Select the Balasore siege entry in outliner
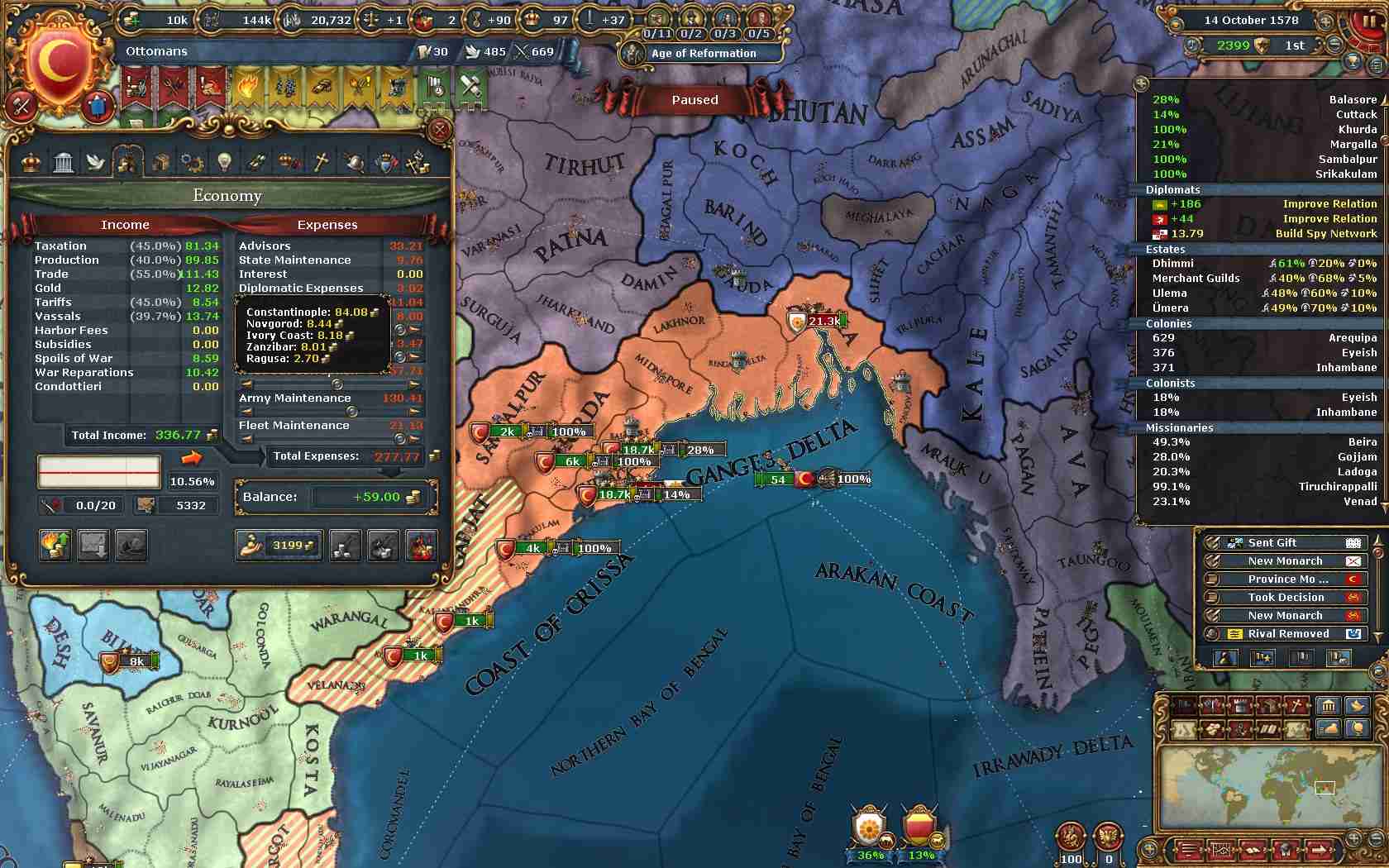This screenshot has width=1389, height=868. (x=1258, y=100)
